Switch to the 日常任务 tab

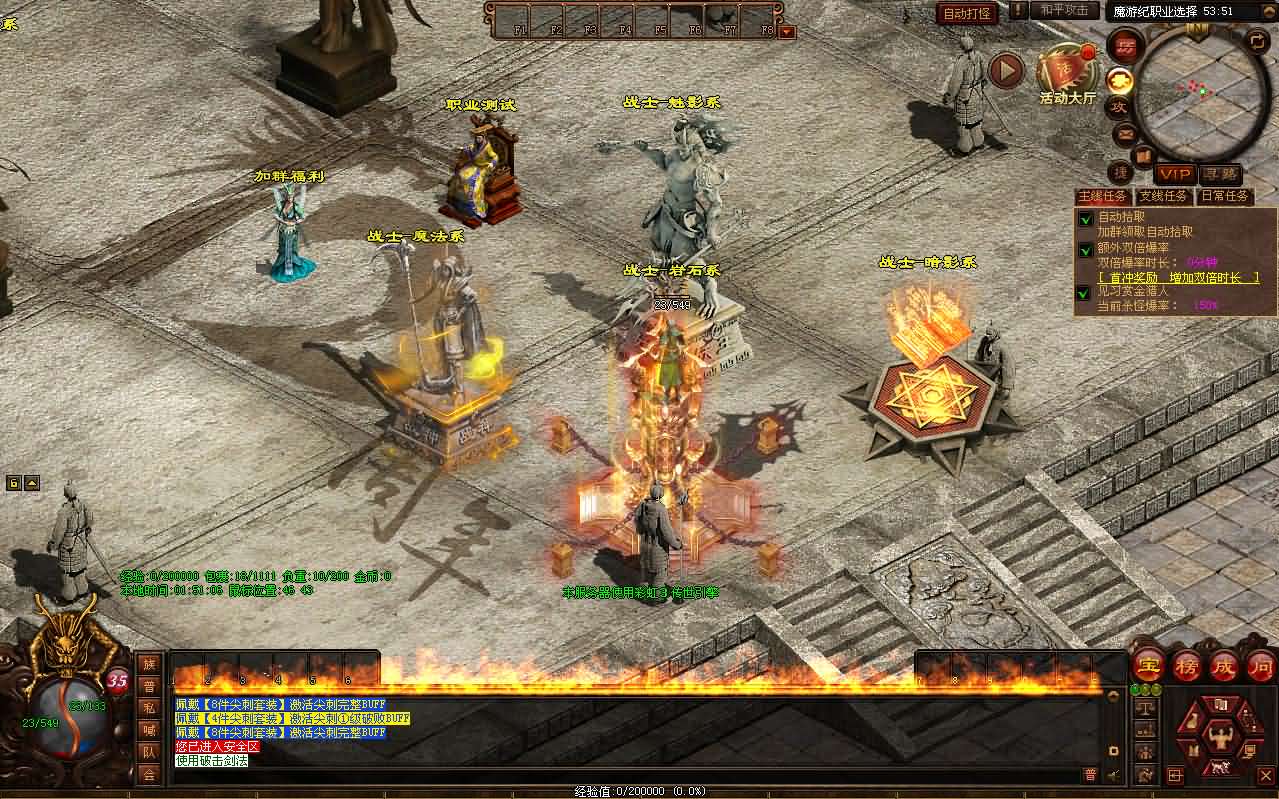click(x=1225, y=196)
